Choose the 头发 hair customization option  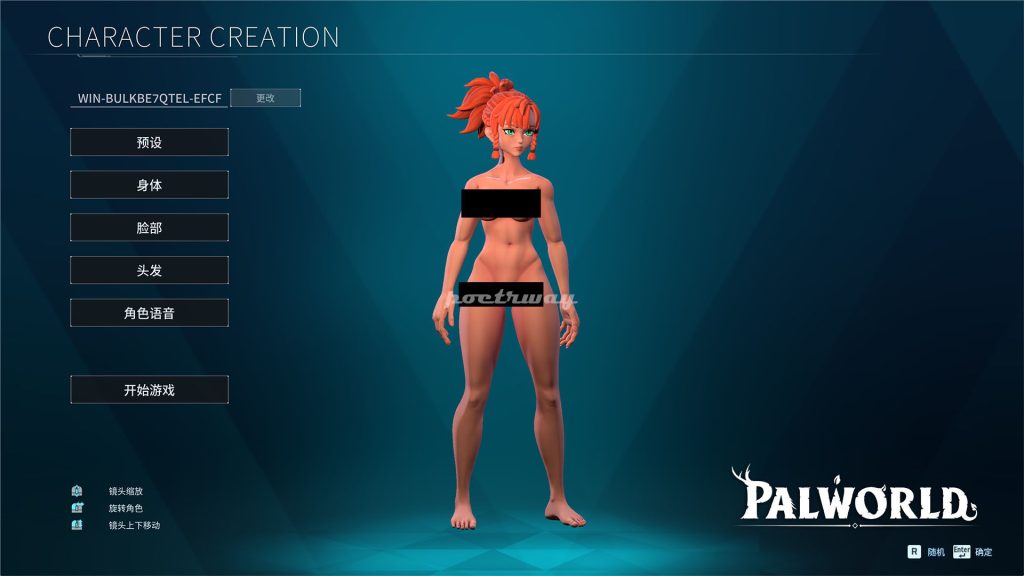[x=149, y=270]
